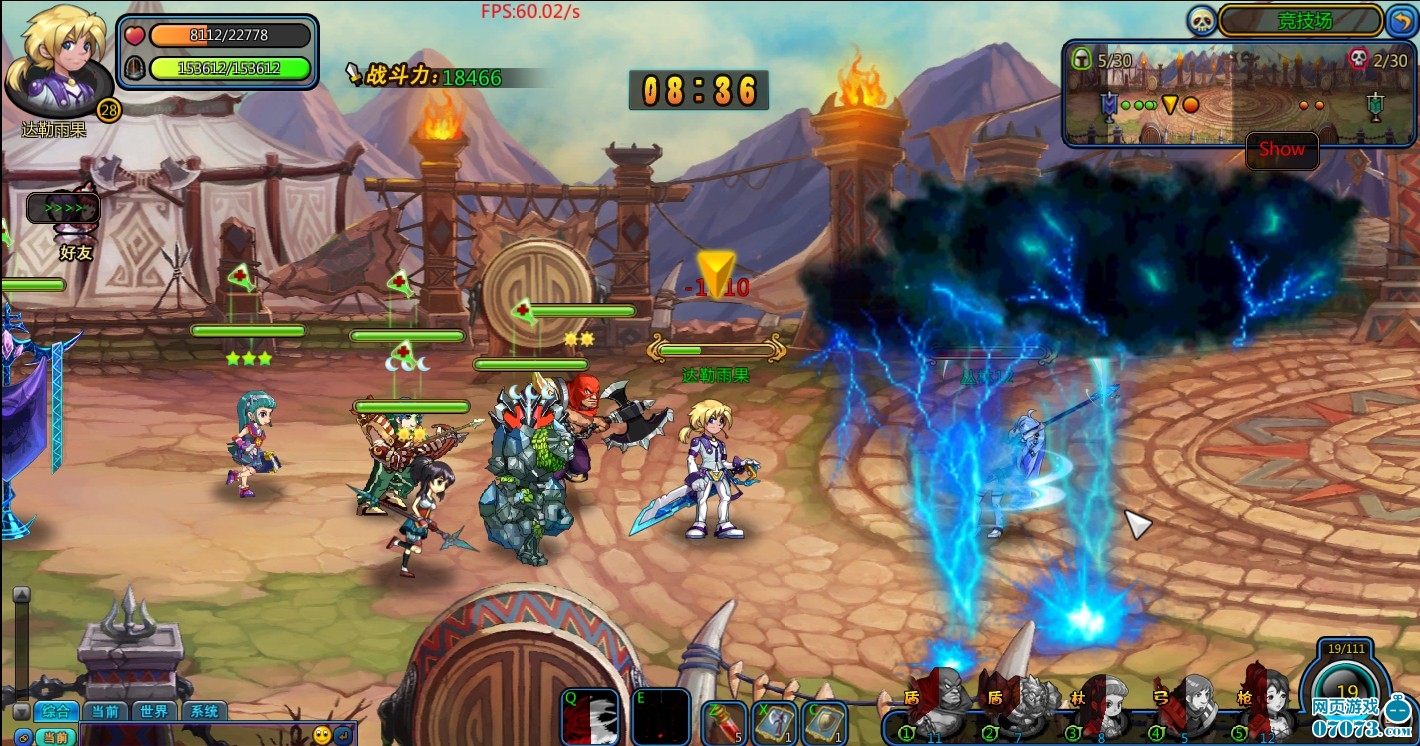
Task: Click the red Show button
Action: [1282, 150]
